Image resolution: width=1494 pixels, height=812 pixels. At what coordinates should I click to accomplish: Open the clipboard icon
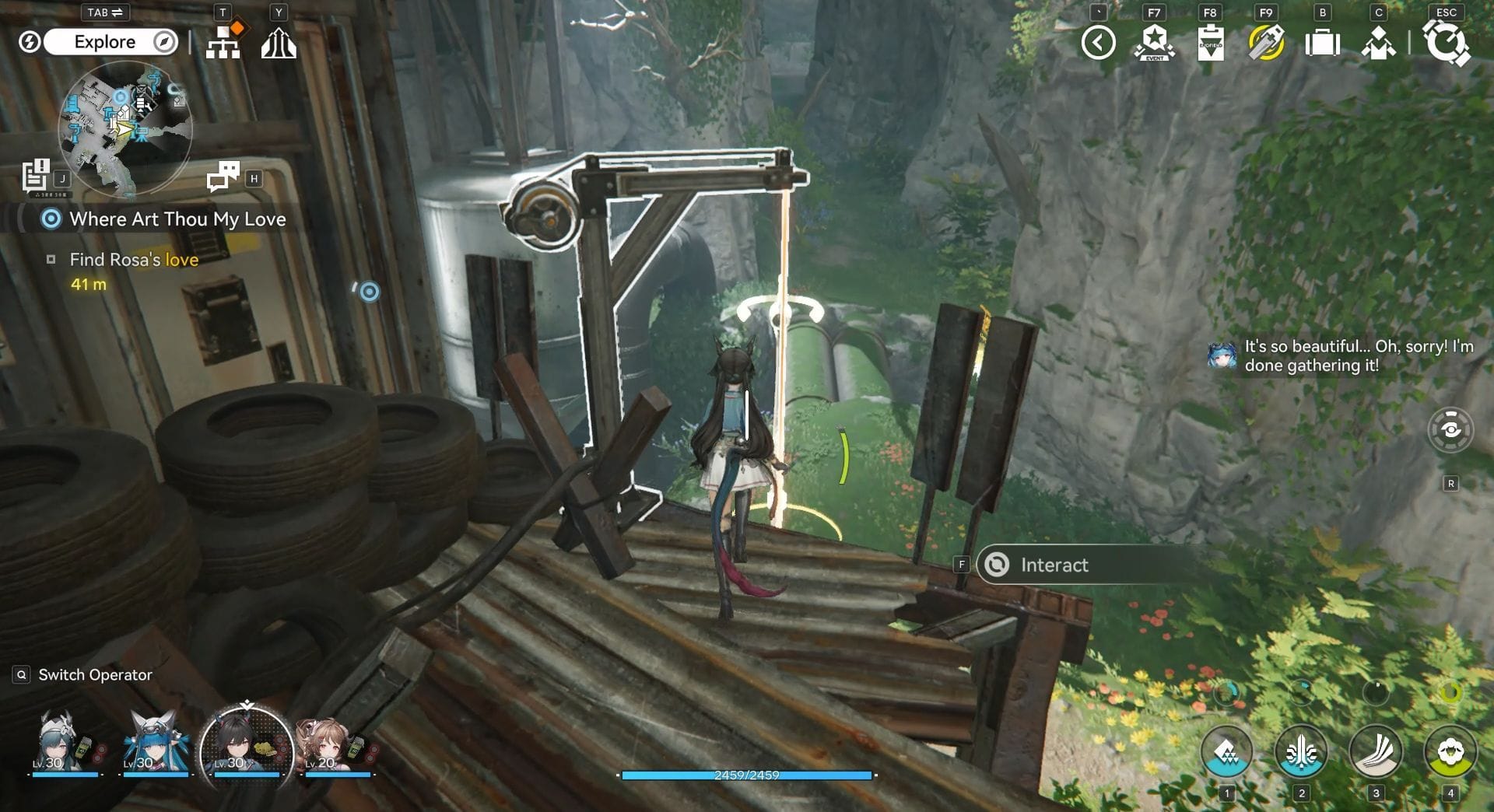[x=1211, y=43]
